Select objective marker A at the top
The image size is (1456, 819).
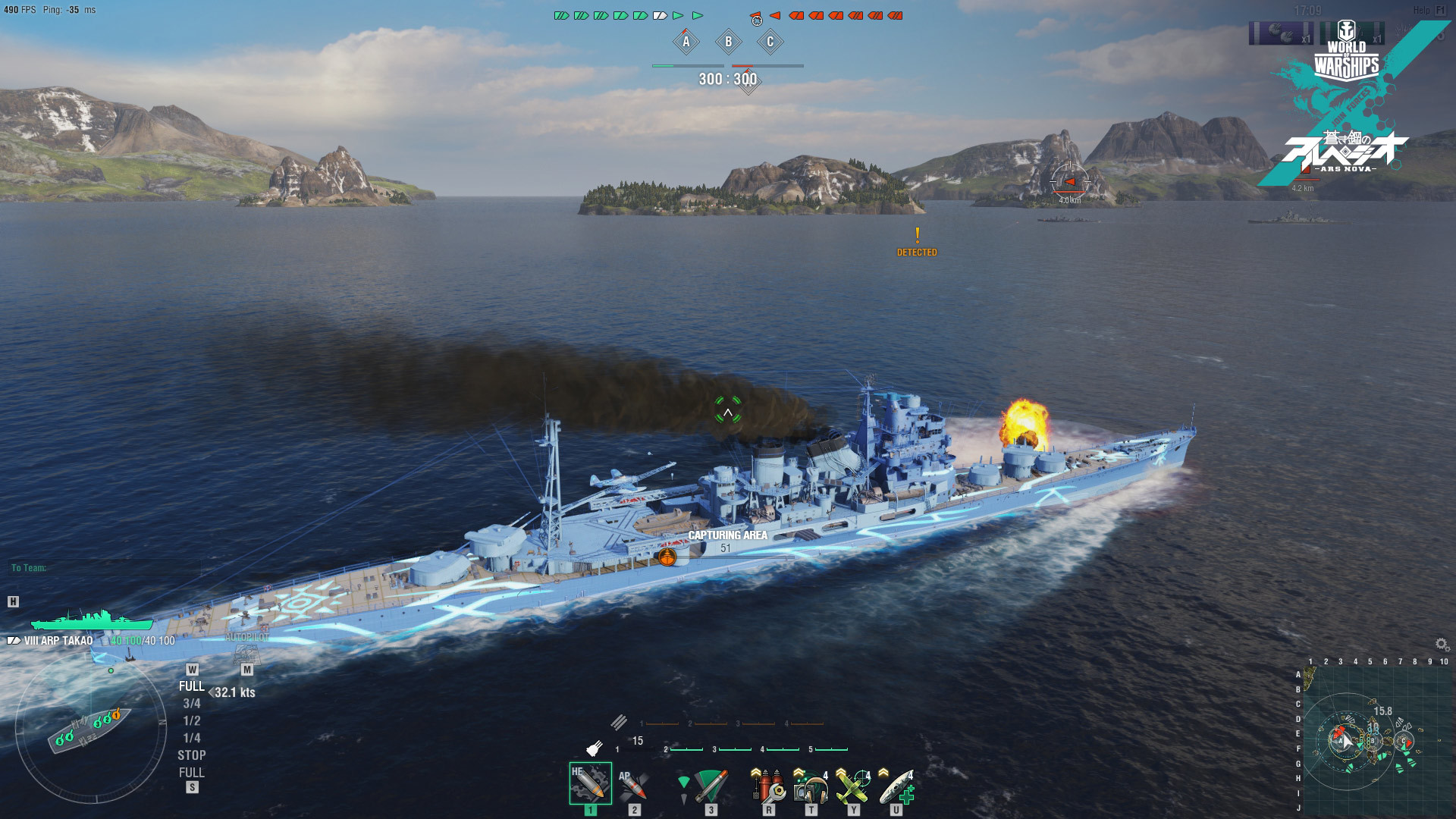(x=687, y=43)
